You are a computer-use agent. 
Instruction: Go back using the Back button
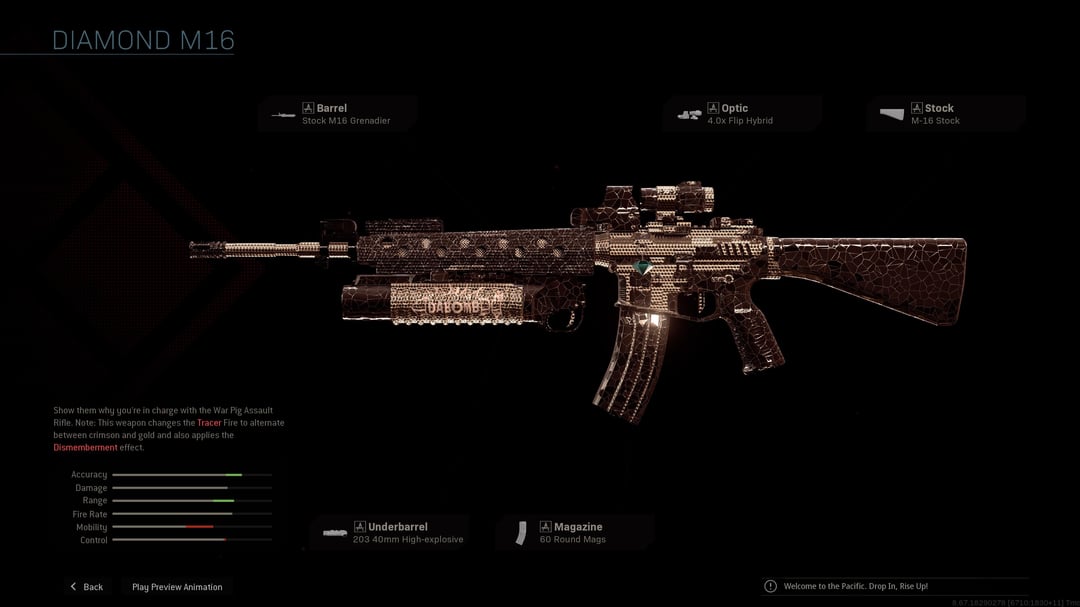point(86,587)
